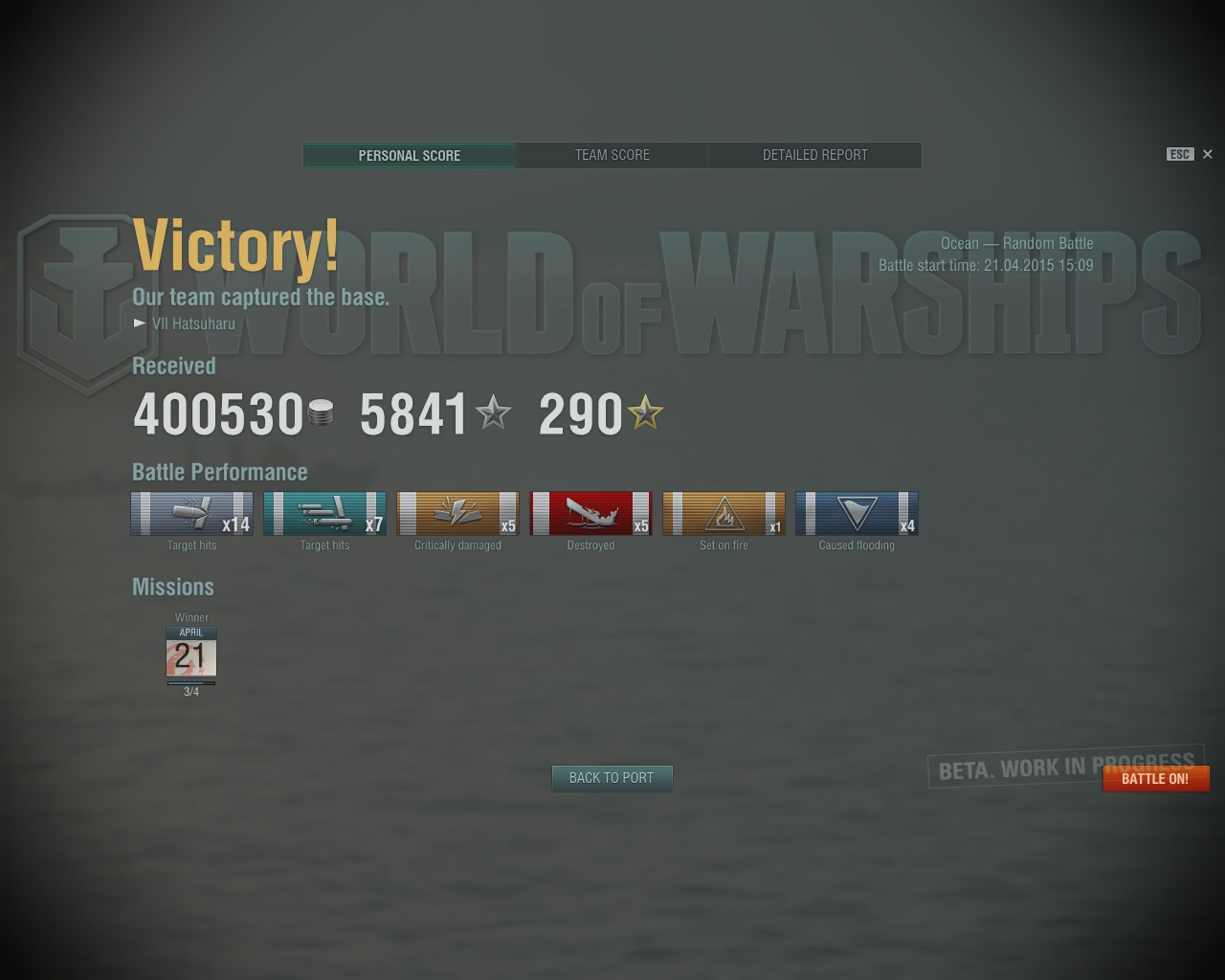Screen dimensions: 1225x980
Task: Select the Critically damaged ribbon
Action: point(457,514)
